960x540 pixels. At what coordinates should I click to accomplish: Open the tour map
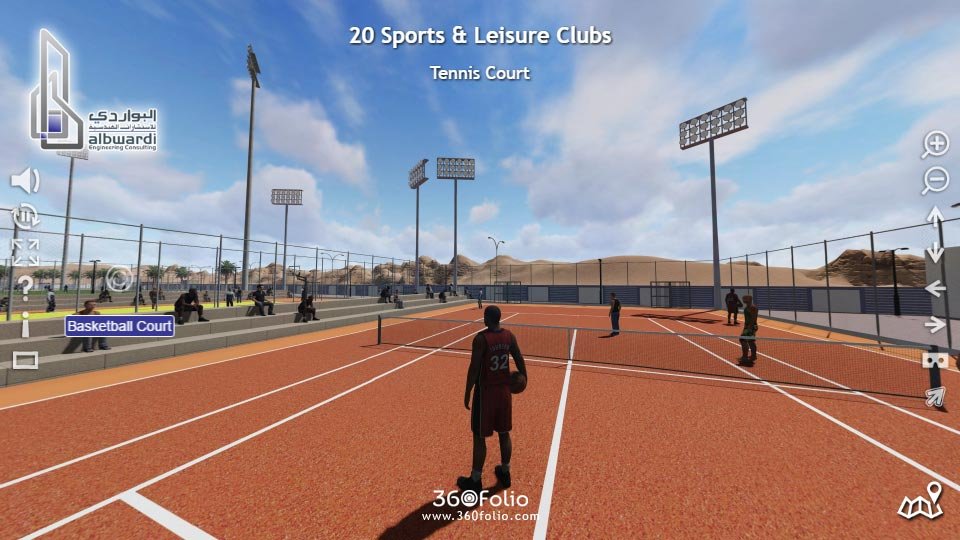[921, 502]
